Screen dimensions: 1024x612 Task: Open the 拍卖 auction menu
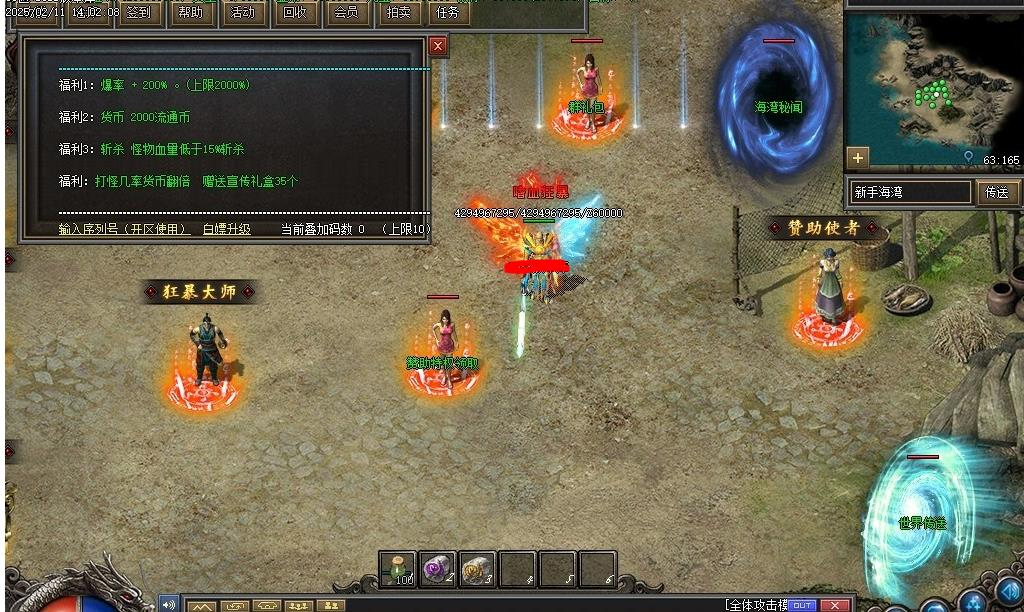pos(398,13)
